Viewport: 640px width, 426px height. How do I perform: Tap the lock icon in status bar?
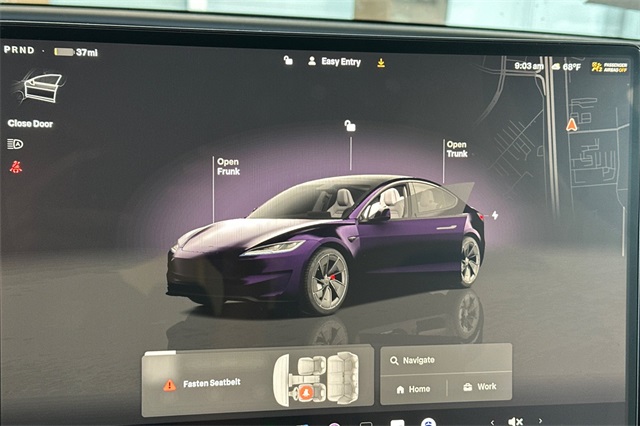click(x=288, y=61)
